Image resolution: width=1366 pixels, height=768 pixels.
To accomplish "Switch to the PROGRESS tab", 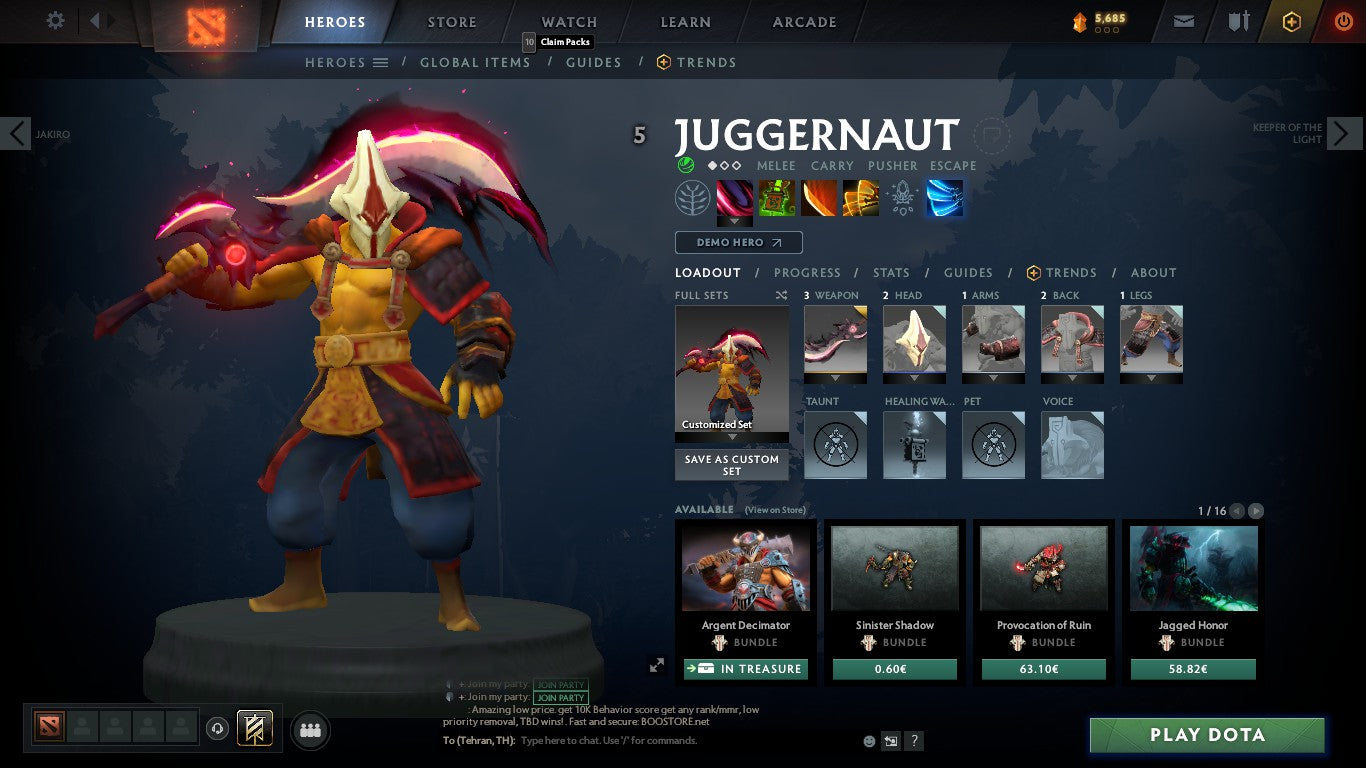I will point(808,272).
